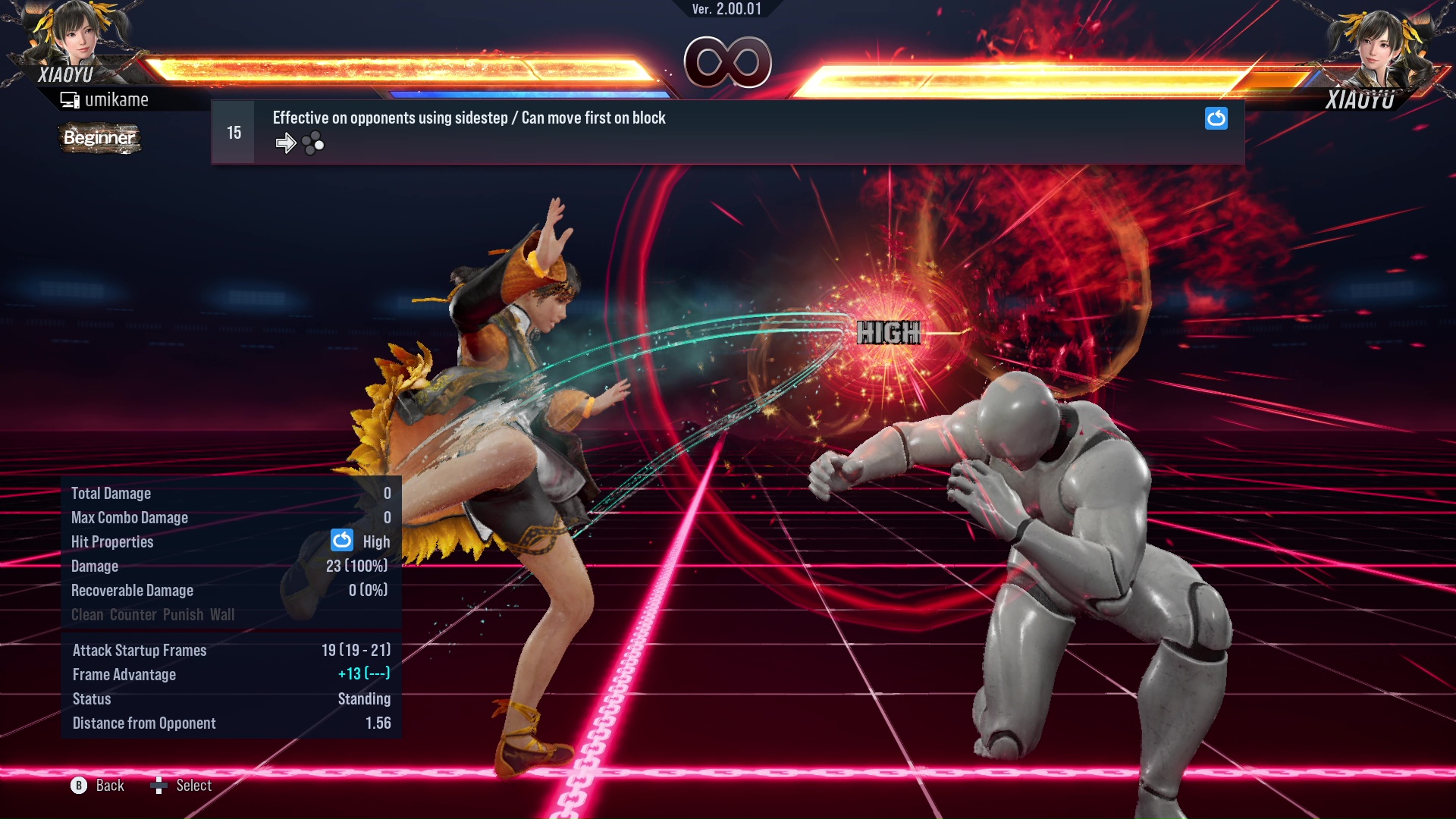Viewport: 1456px width, 819px height.
Task: Open the Beginner rank badge
Action: point(99,139)
